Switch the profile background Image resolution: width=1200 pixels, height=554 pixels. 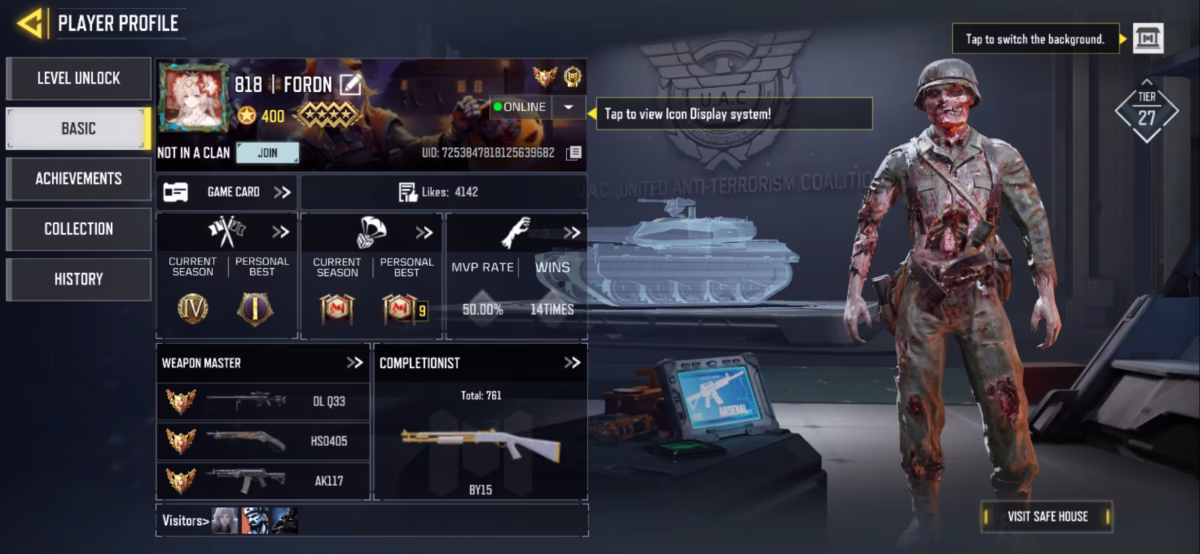[1148, 39]
